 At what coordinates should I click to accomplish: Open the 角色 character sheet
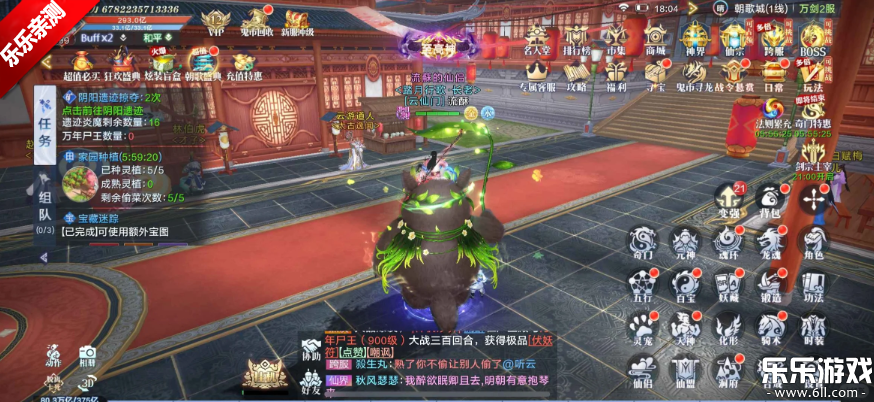pyautogui.click(x=815, y=241)
